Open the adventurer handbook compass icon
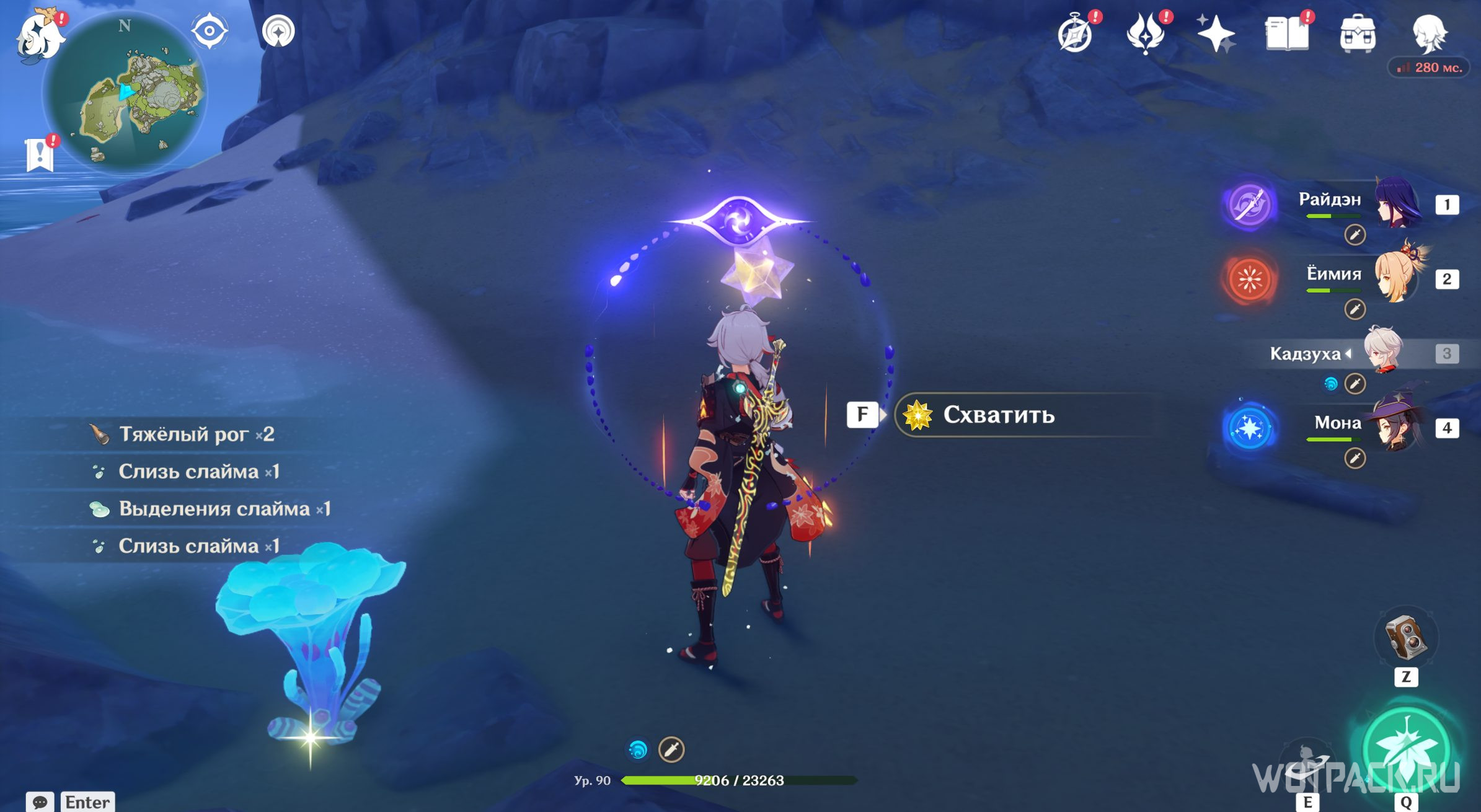The width and height of the screenshot is (1481, 812). [1076, 34]
